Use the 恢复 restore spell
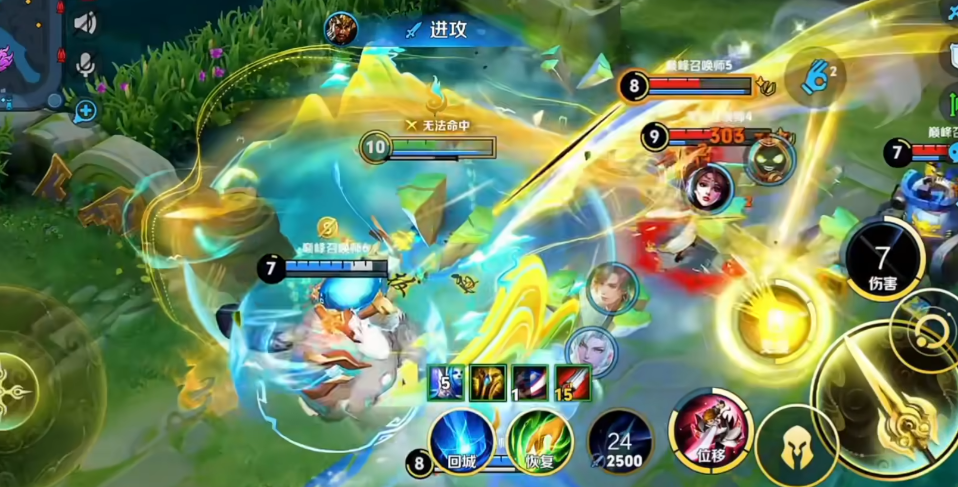The width and height of the screenshot is (958, 487). [540, 442]
